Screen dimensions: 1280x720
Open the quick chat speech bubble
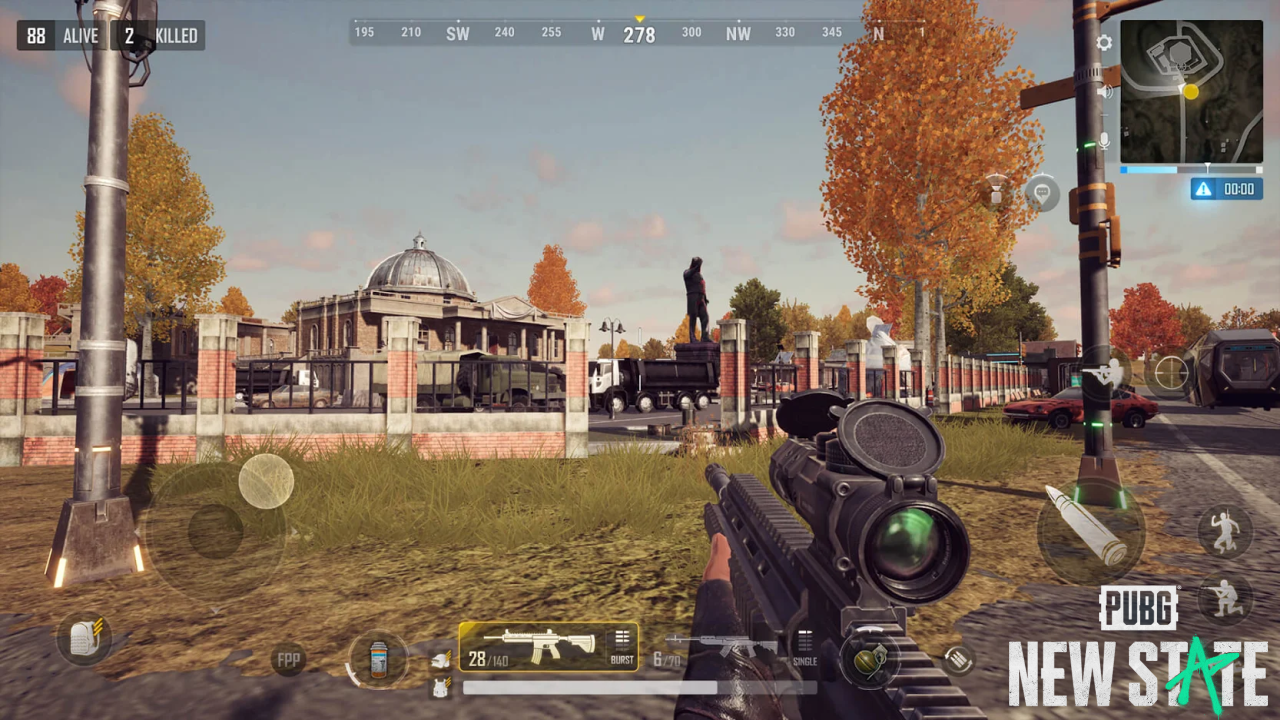click(1042, 192)
